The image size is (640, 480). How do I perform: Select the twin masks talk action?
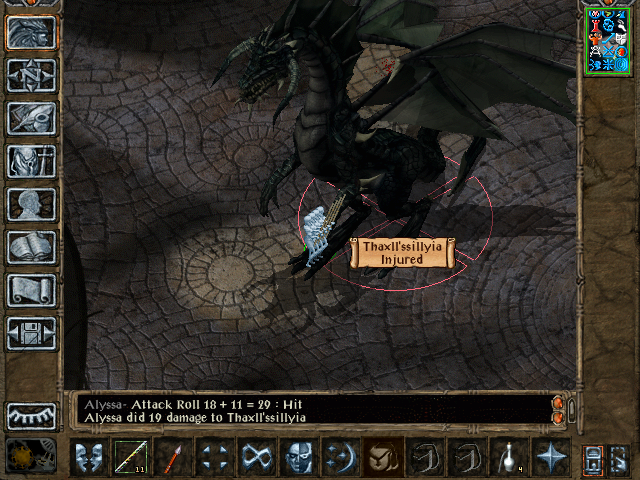click(88, 456)
